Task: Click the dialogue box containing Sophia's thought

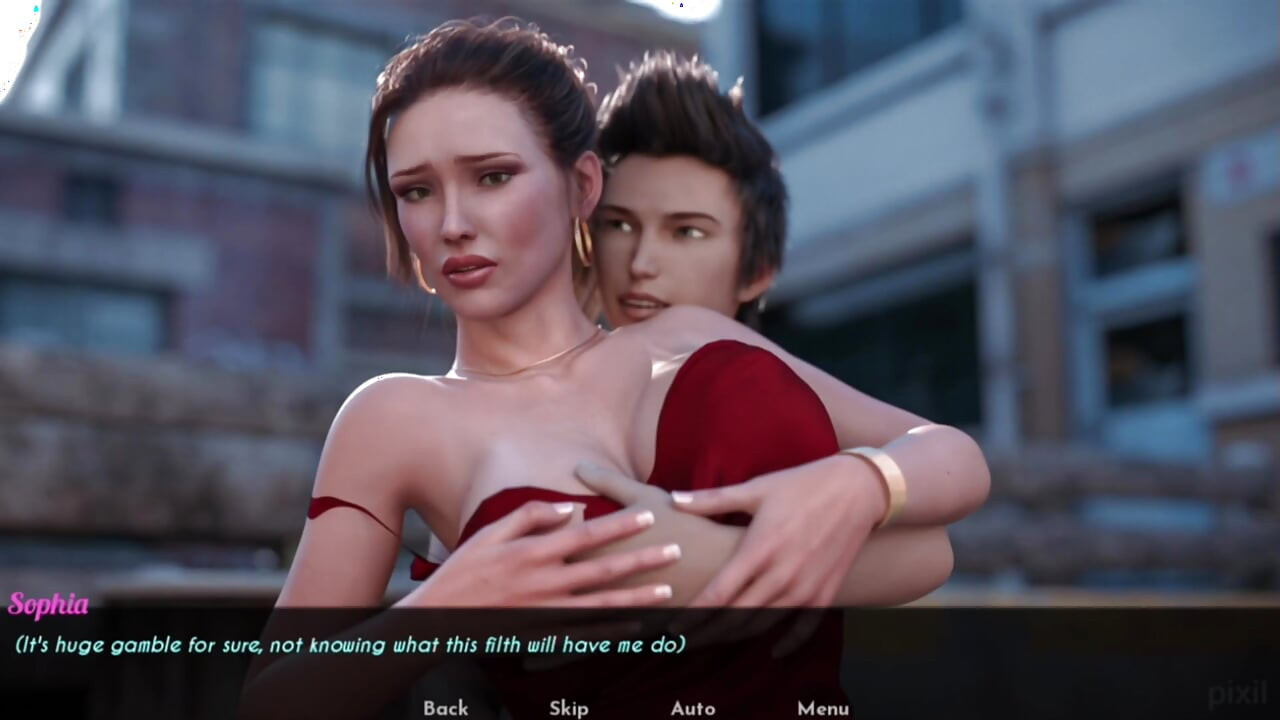Action: click(x=350, y=646)
